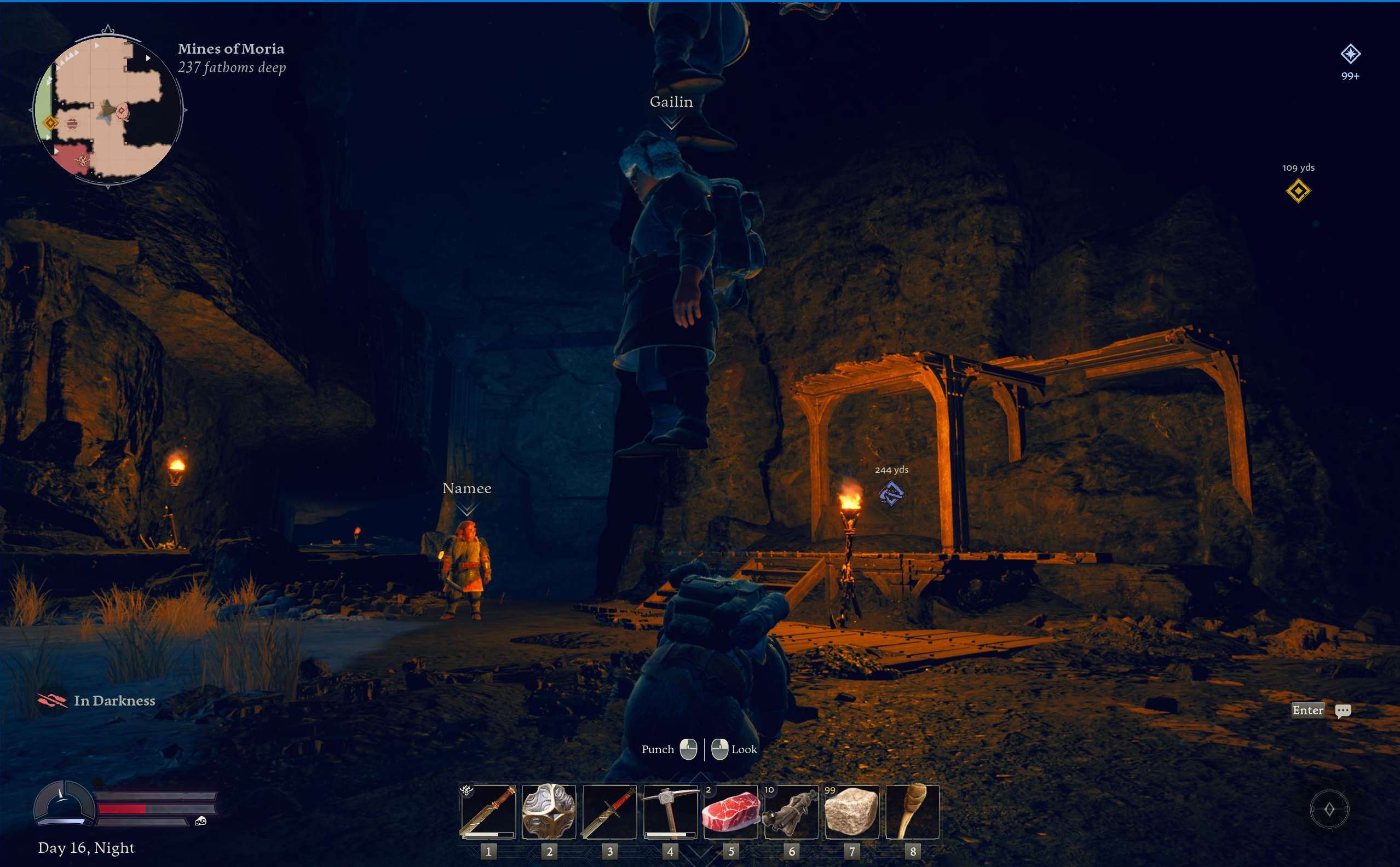Select the blue waypoint marker at 244 yds
This screenshot has width=1400, height=867.
pyautogui.click(x=891, y=493)
